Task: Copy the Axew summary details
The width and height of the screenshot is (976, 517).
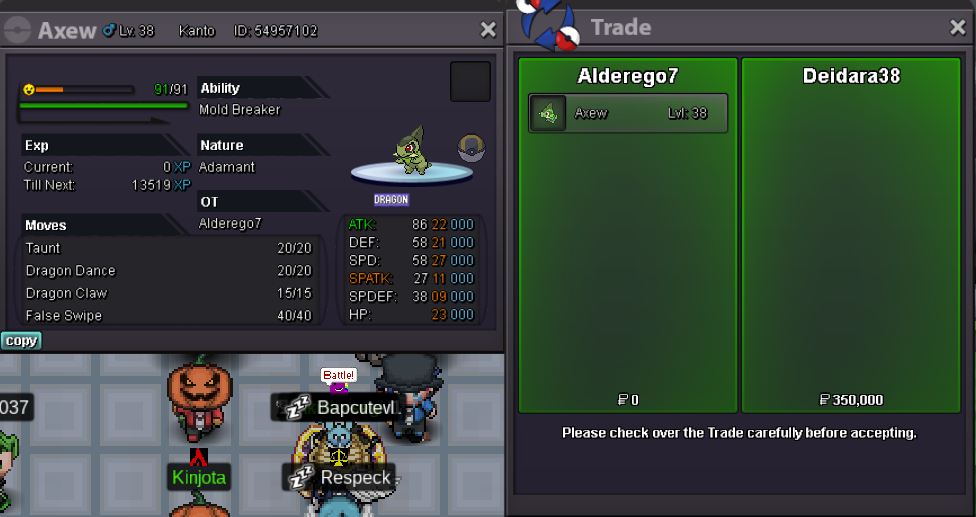Action: tap(21, 341)
